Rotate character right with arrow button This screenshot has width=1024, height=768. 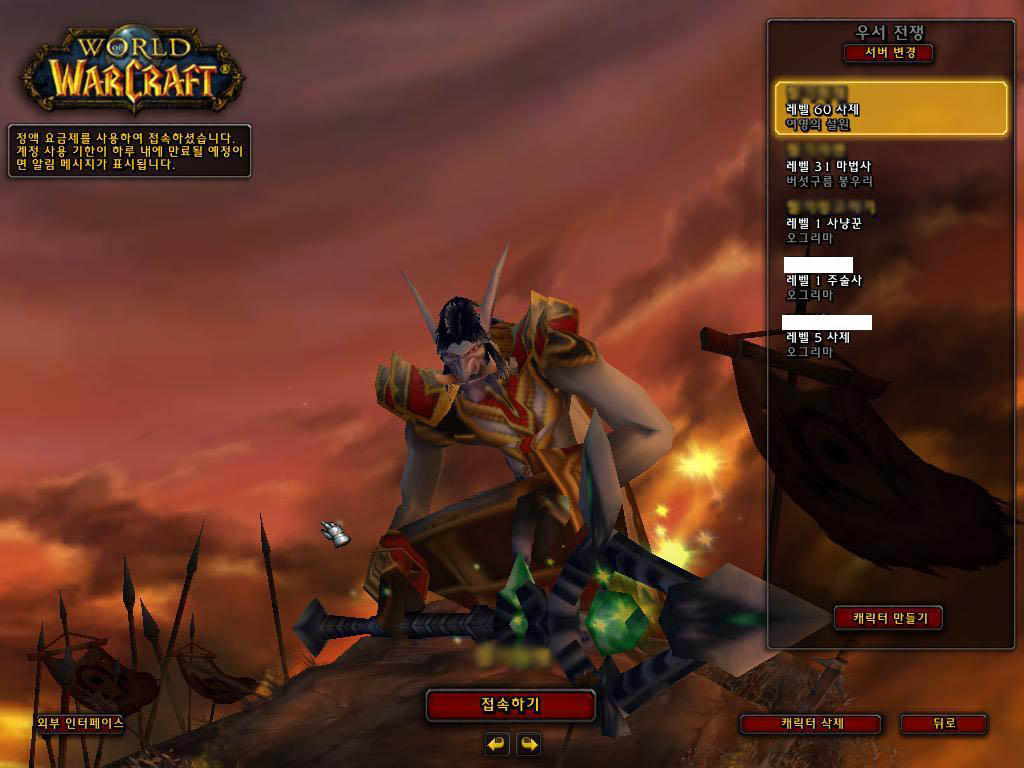[529, 743]
